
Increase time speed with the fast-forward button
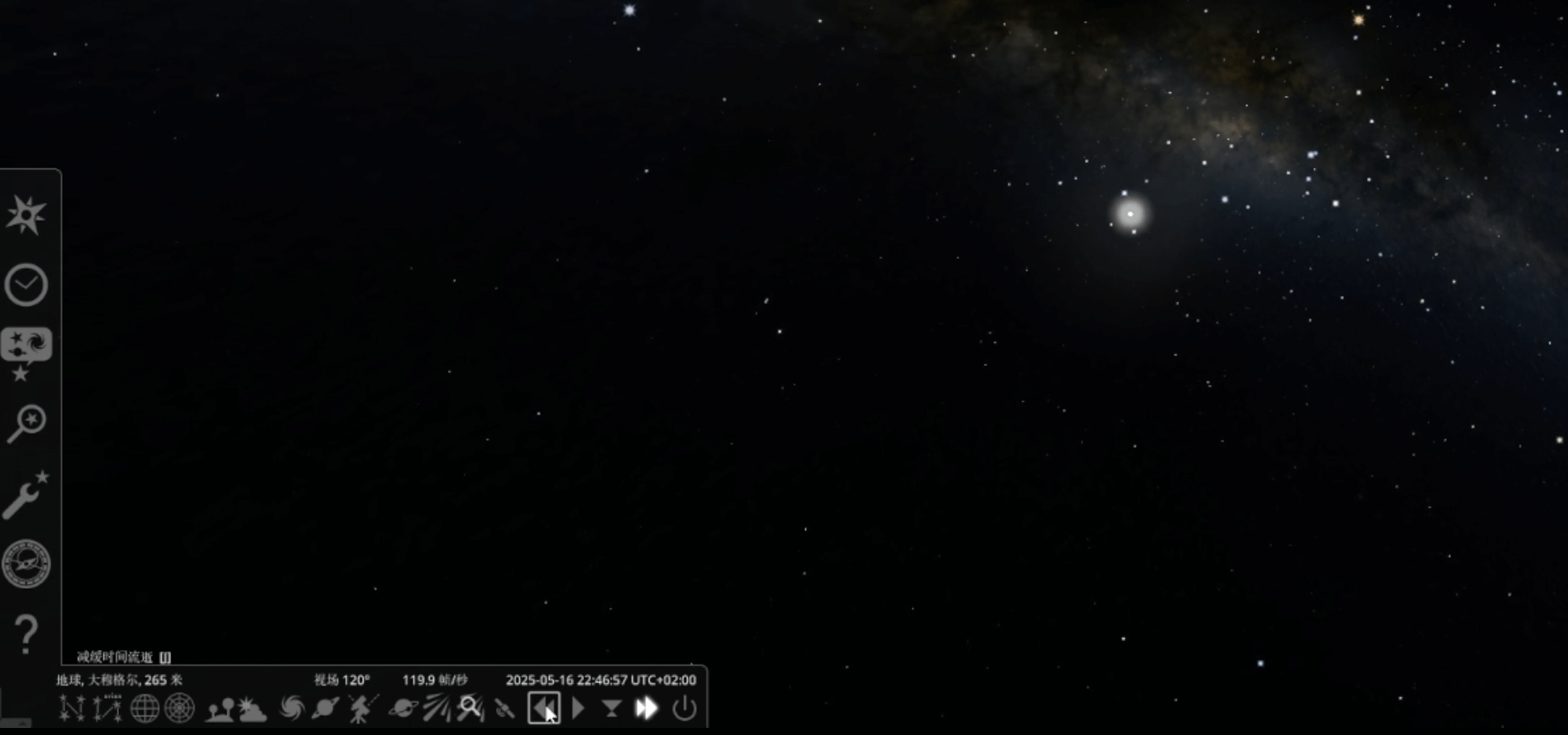click(x=647, y=709)
